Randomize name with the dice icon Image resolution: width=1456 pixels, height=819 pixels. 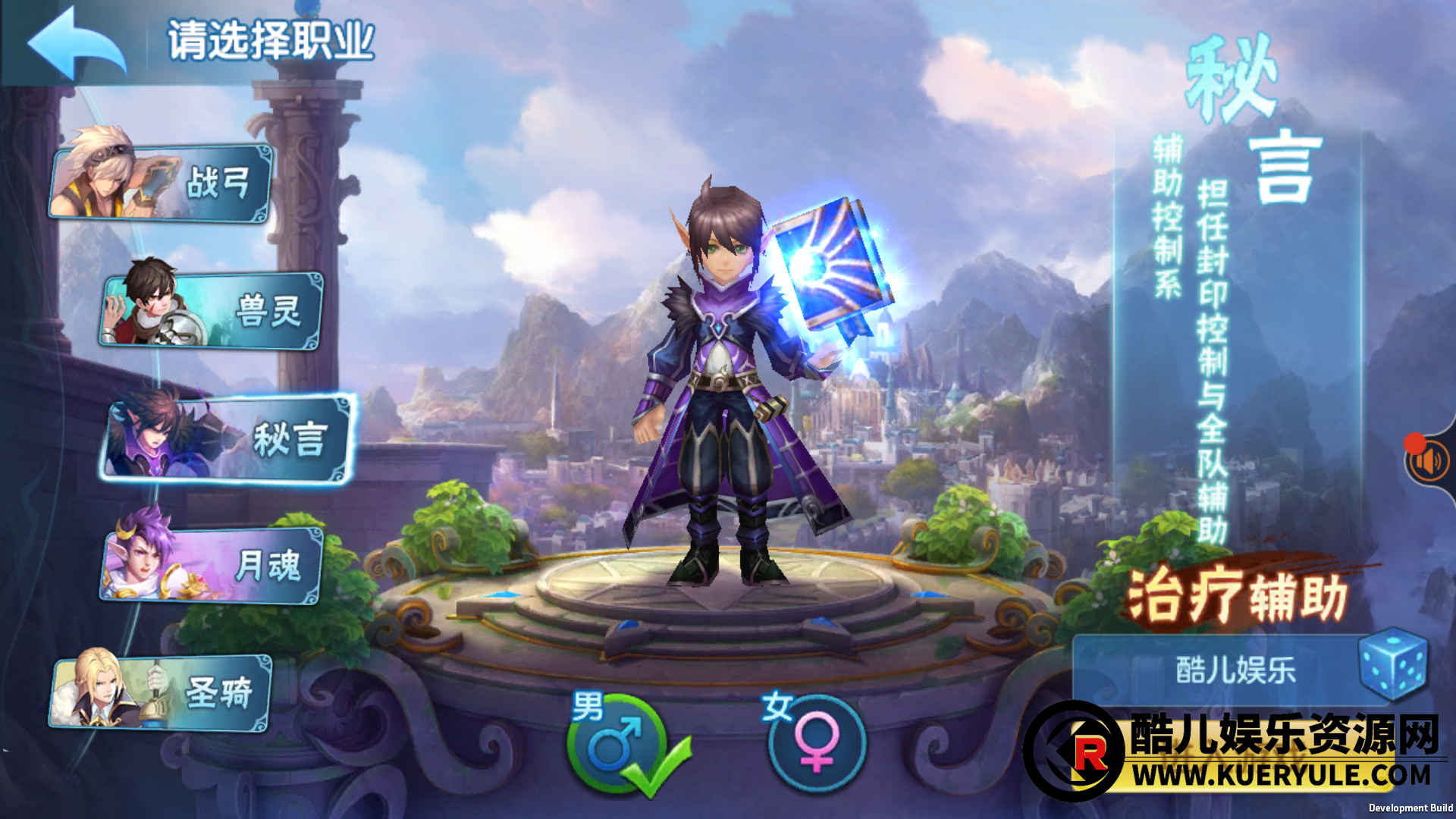point(1394,664)
